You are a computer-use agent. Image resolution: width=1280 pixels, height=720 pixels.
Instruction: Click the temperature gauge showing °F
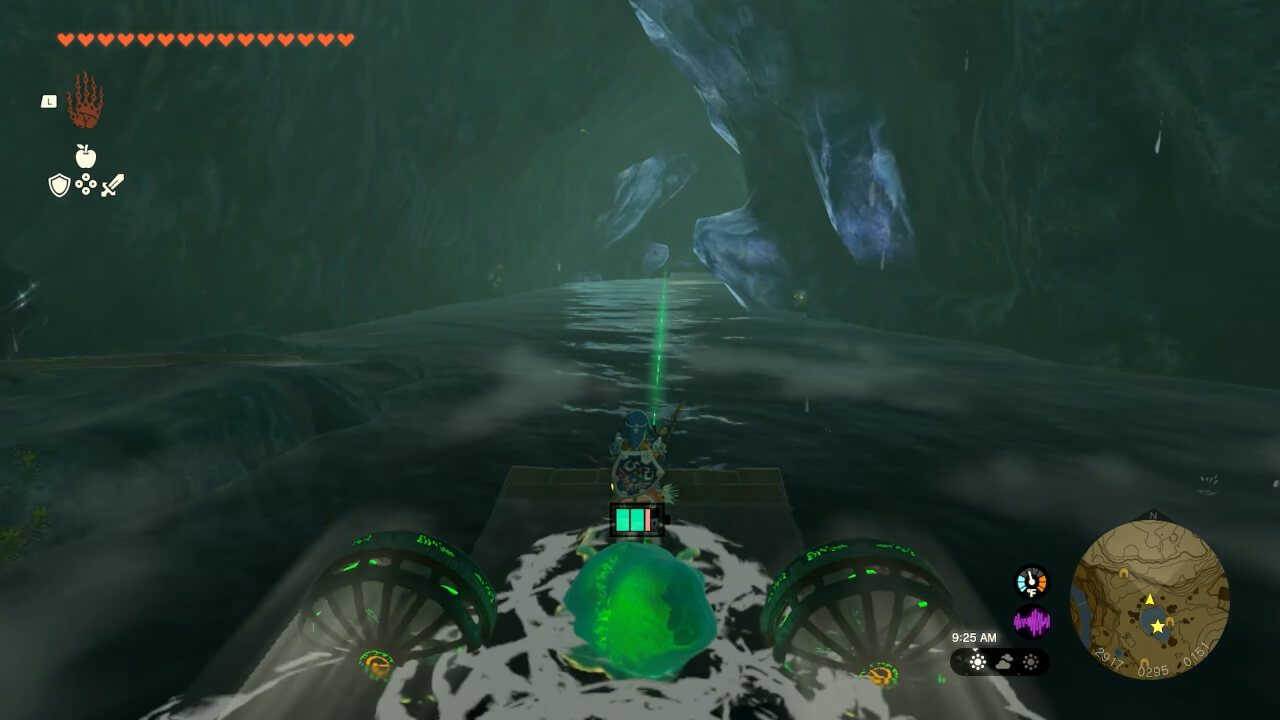pos(1031,581)
